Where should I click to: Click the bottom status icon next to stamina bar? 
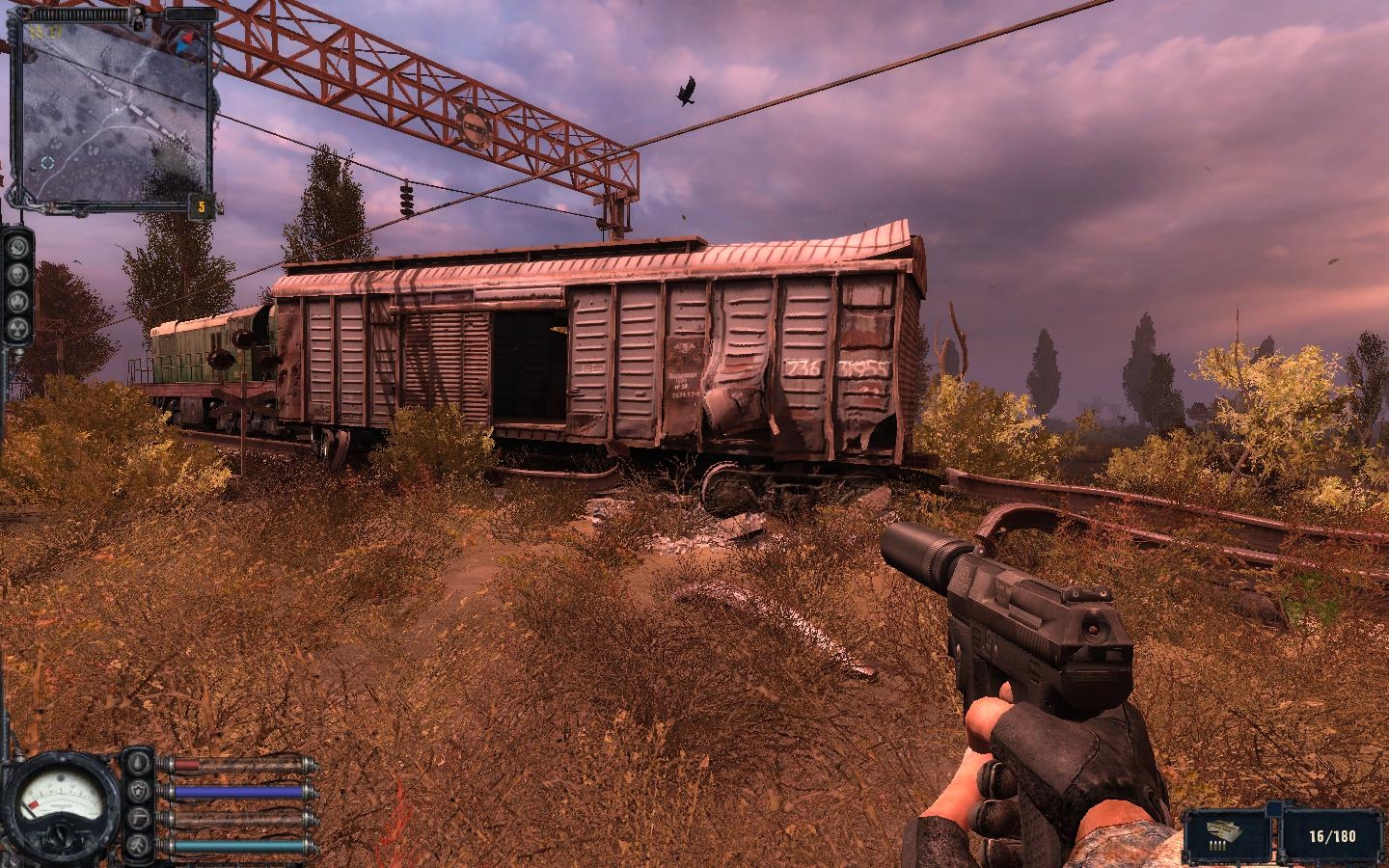137,846
